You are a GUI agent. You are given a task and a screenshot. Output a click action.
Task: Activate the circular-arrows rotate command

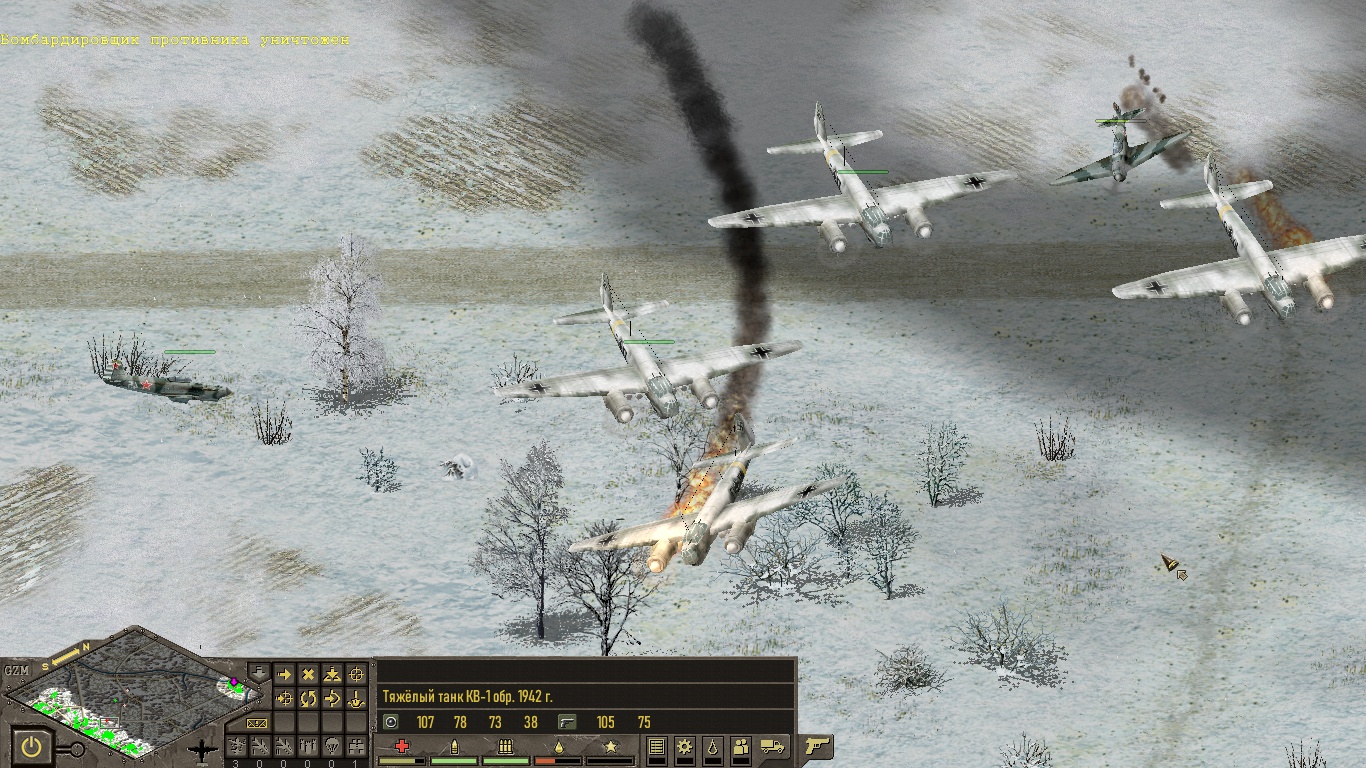click(x=308, y=698)
